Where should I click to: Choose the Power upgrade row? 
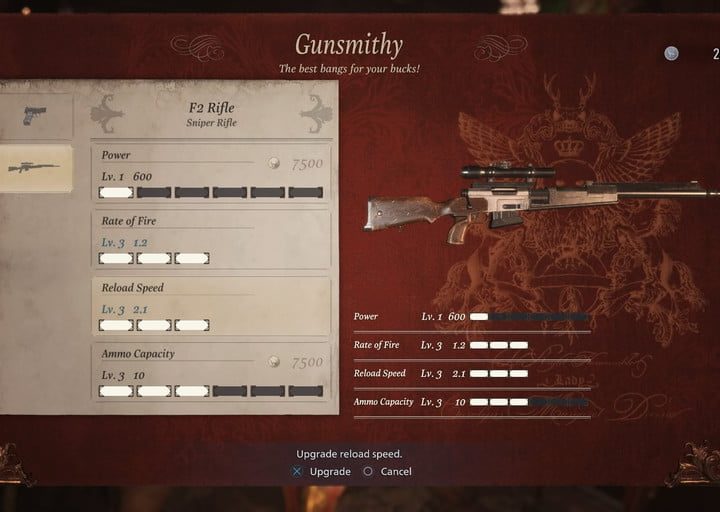(211, 174)
